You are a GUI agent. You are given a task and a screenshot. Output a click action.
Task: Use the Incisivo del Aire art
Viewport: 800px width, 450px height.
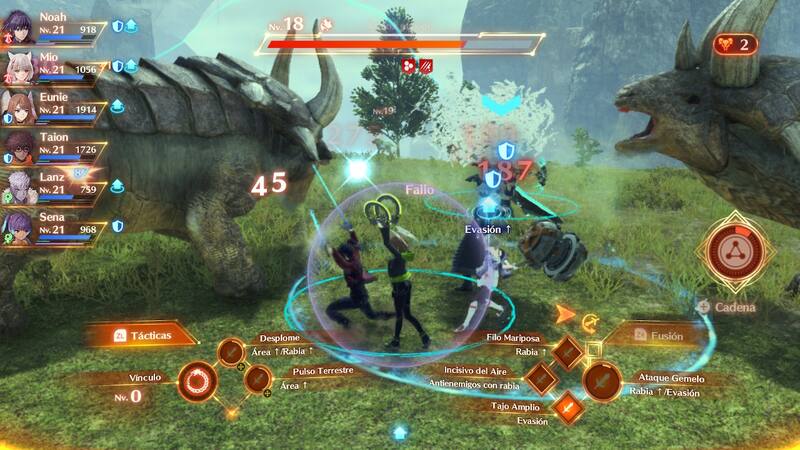tap(540, 380)
